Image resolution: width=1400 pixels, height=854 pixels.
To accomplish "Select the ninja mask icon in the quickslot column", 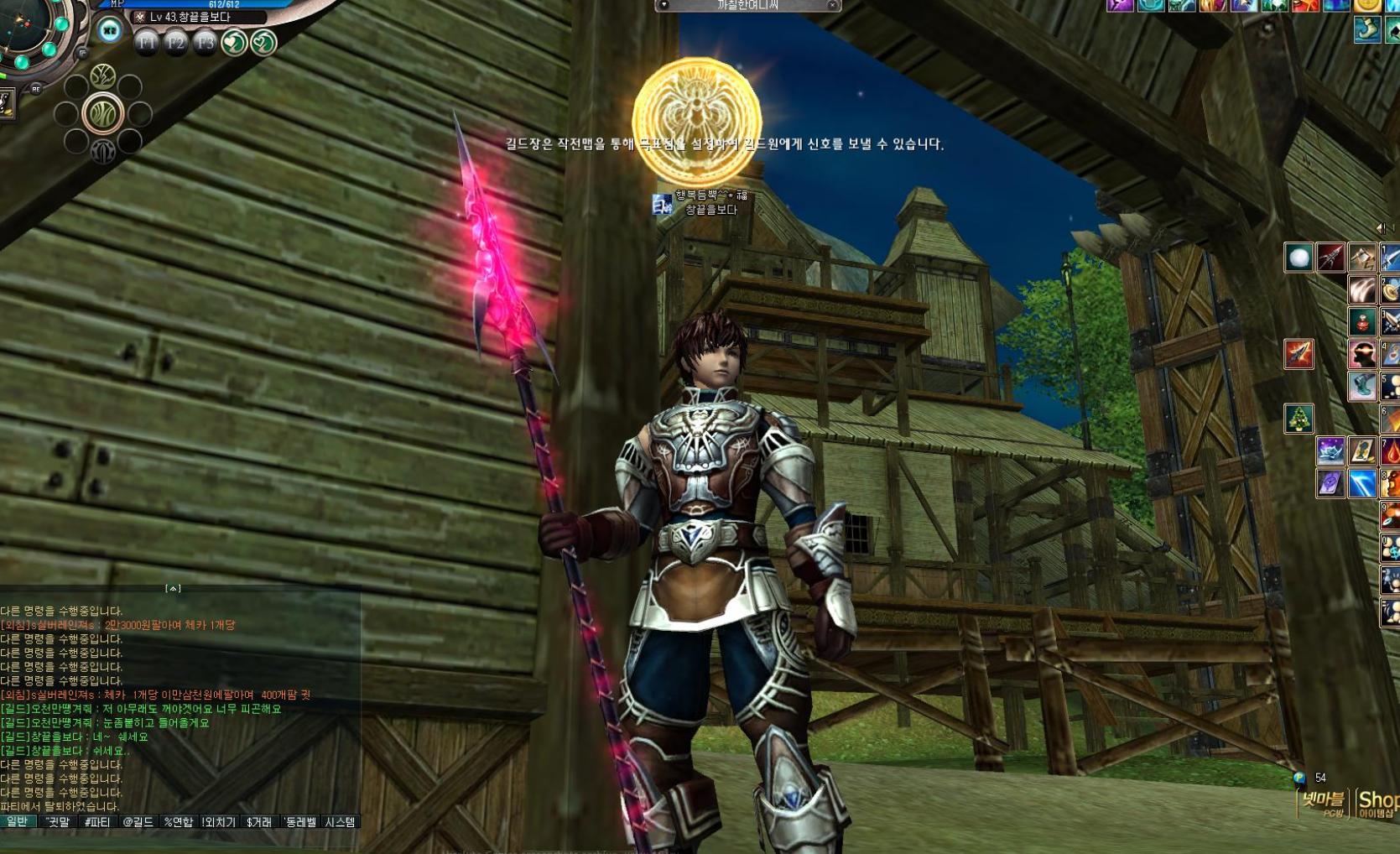I will coord(1361,354).
